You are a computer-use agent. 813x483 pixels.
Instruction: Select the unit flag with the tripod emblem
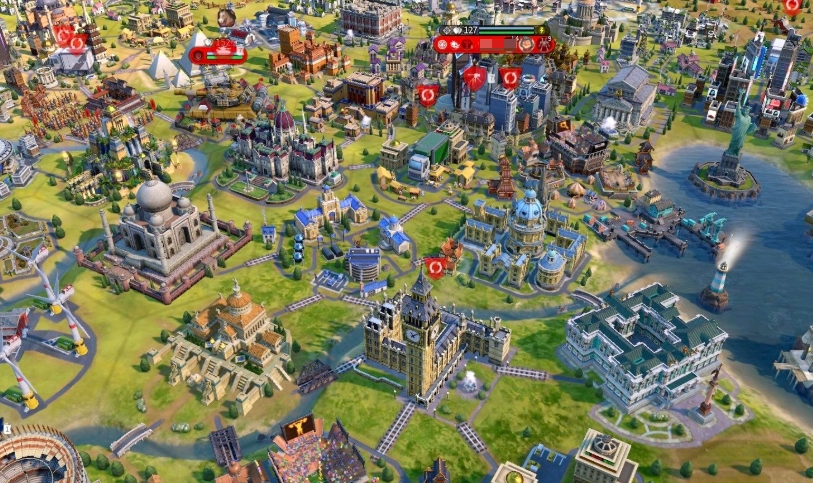coord(475,77)
